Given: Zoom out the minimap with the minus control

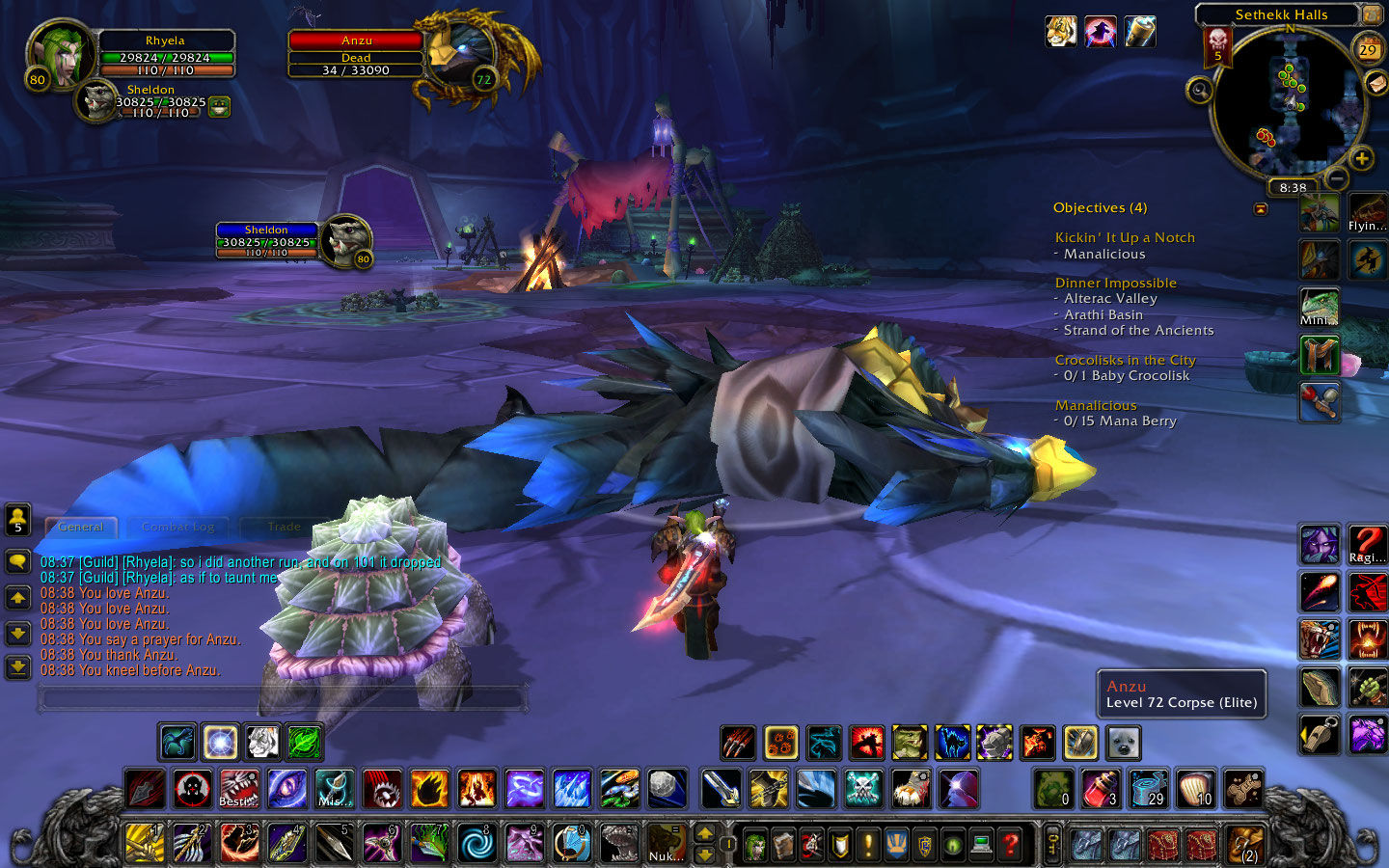Looking at the screenshot, I should coord(1336,179).
